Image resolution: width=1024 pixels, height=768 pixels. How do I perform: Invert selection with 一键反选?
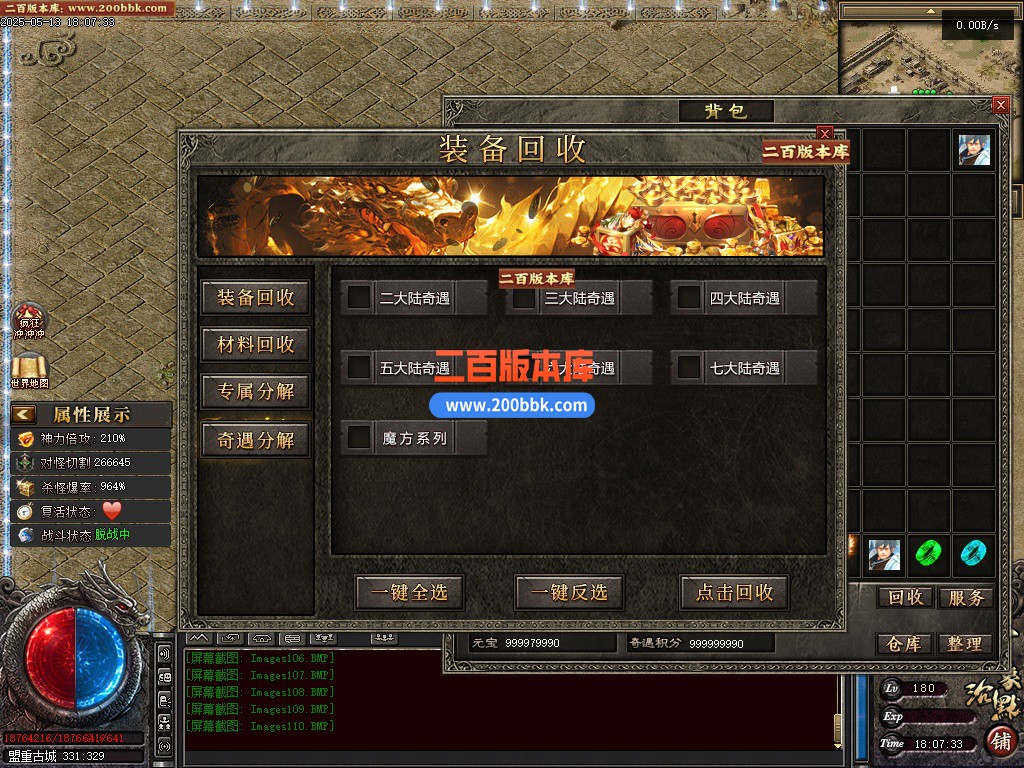tap(569, 592)
